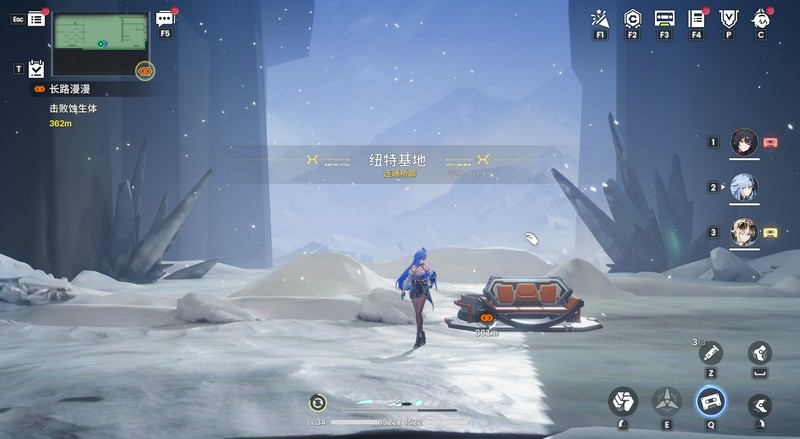The image size is (800, 439).
Task: Open the V shield badge menu
Action: 728,18
